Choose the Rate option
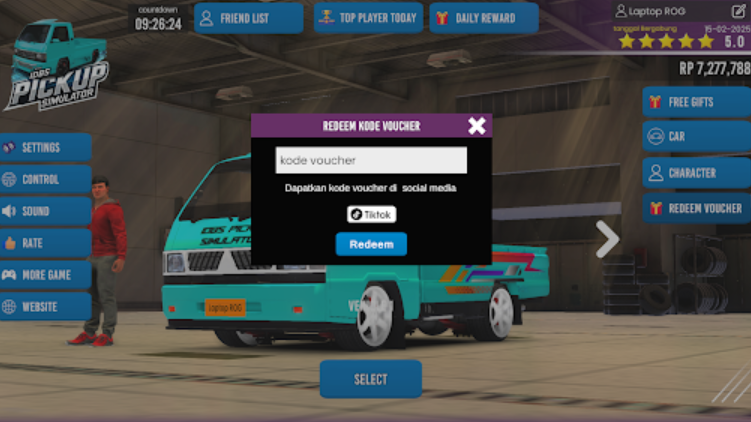The image size is (751, 422). [x=45, y=243]
